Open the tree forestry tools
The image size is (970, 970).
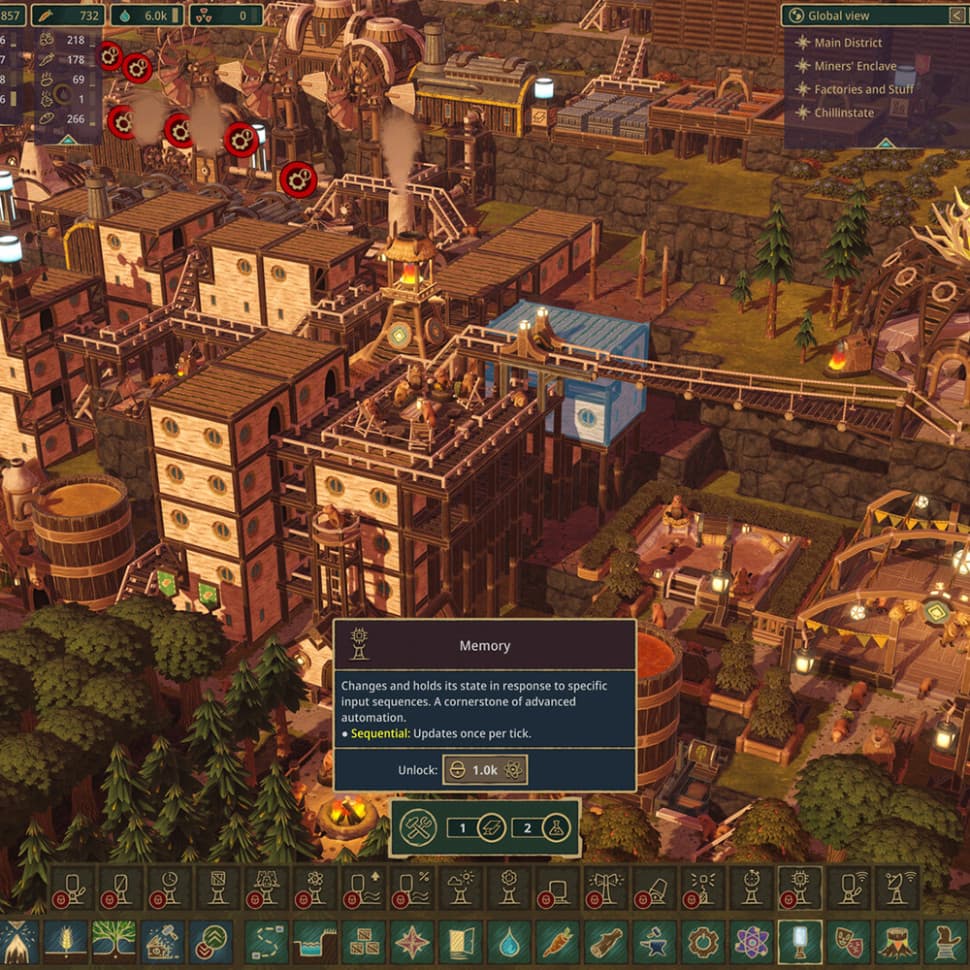114,942
